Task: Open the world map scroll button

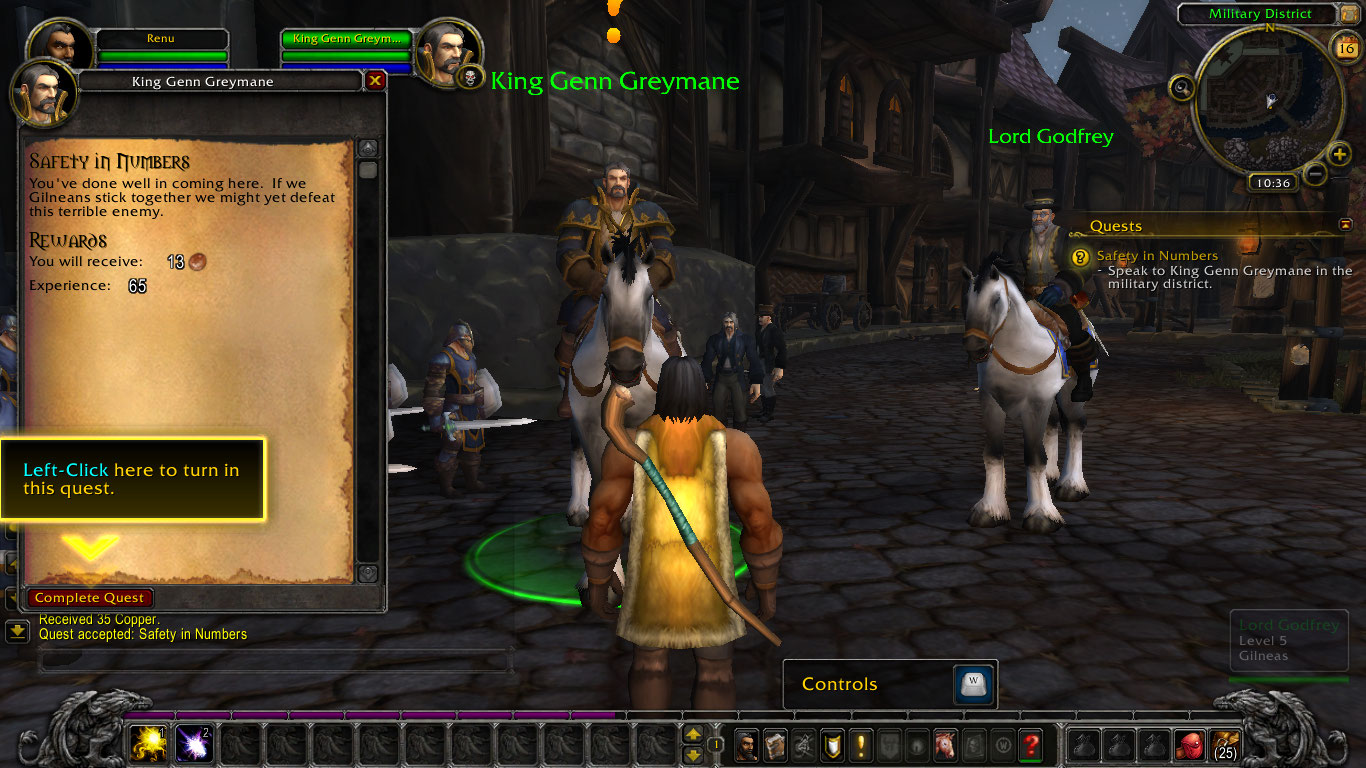Action: (x=1351, y=14)
